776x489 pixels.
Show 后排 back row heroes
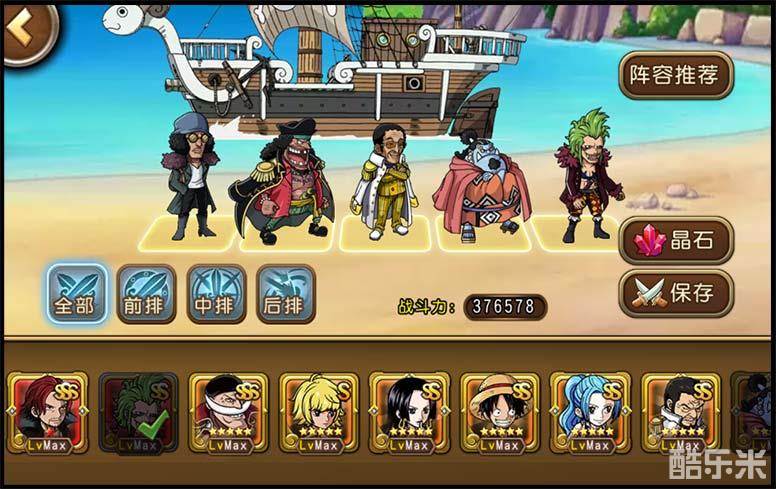(286, 294)
